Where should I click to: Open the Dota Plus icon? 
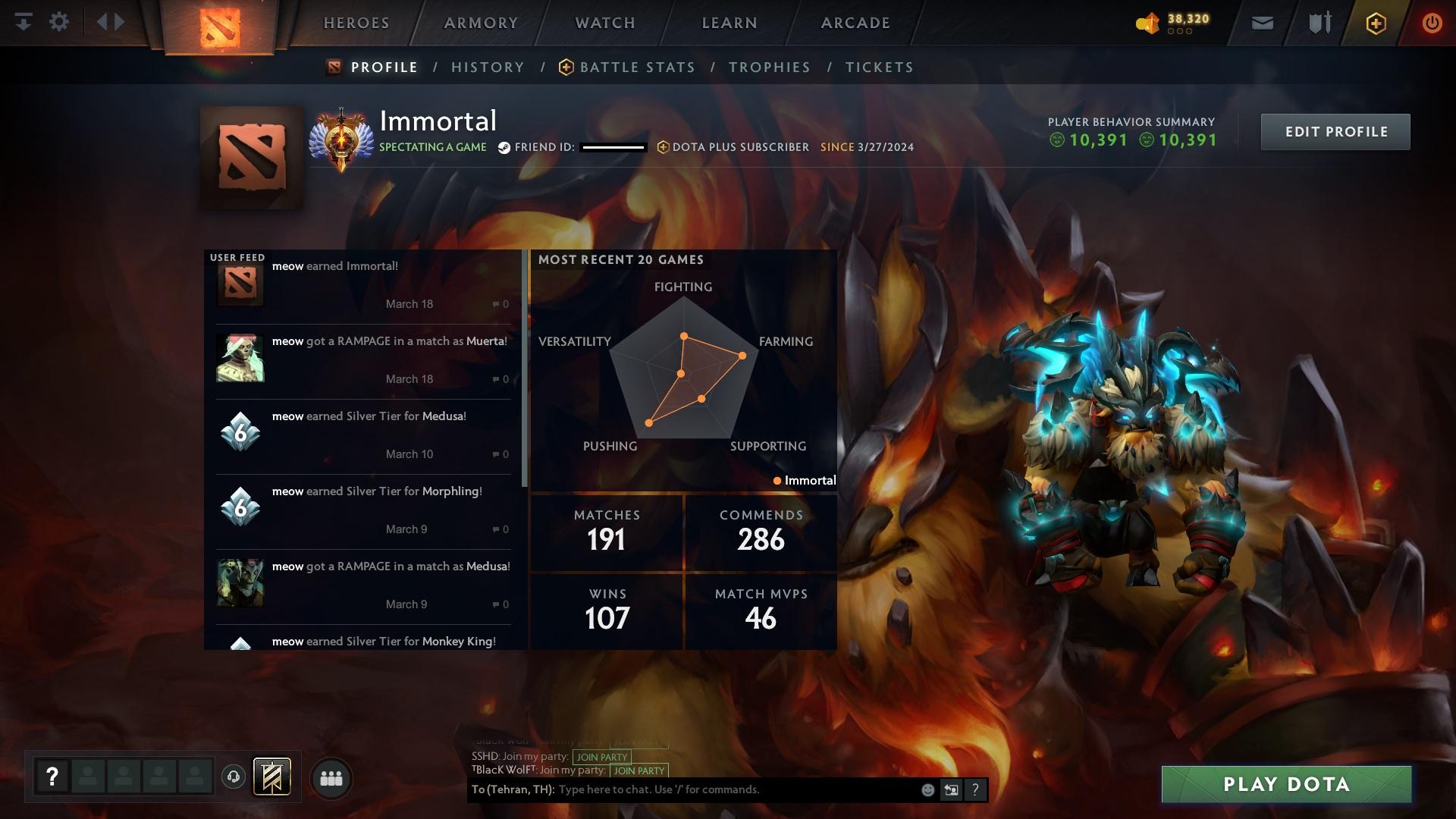[1376, 24]
